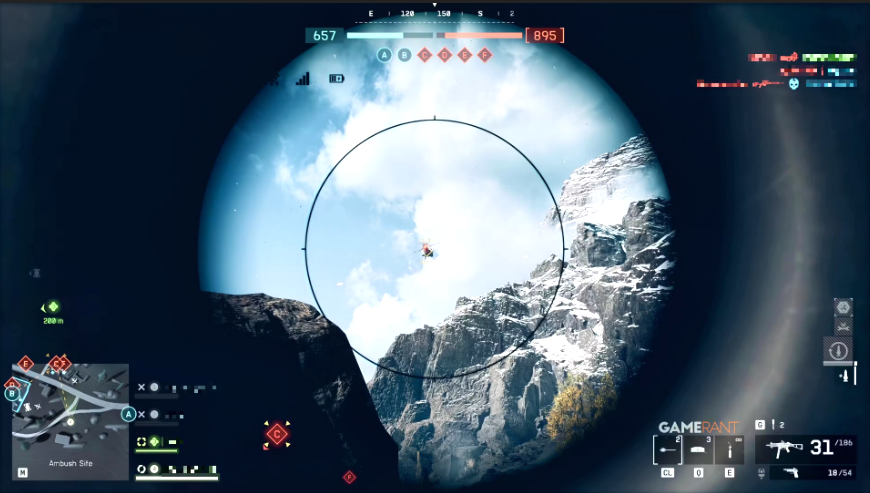Click objective A in the top capture row
870x493 pixels.
point(384,55)
